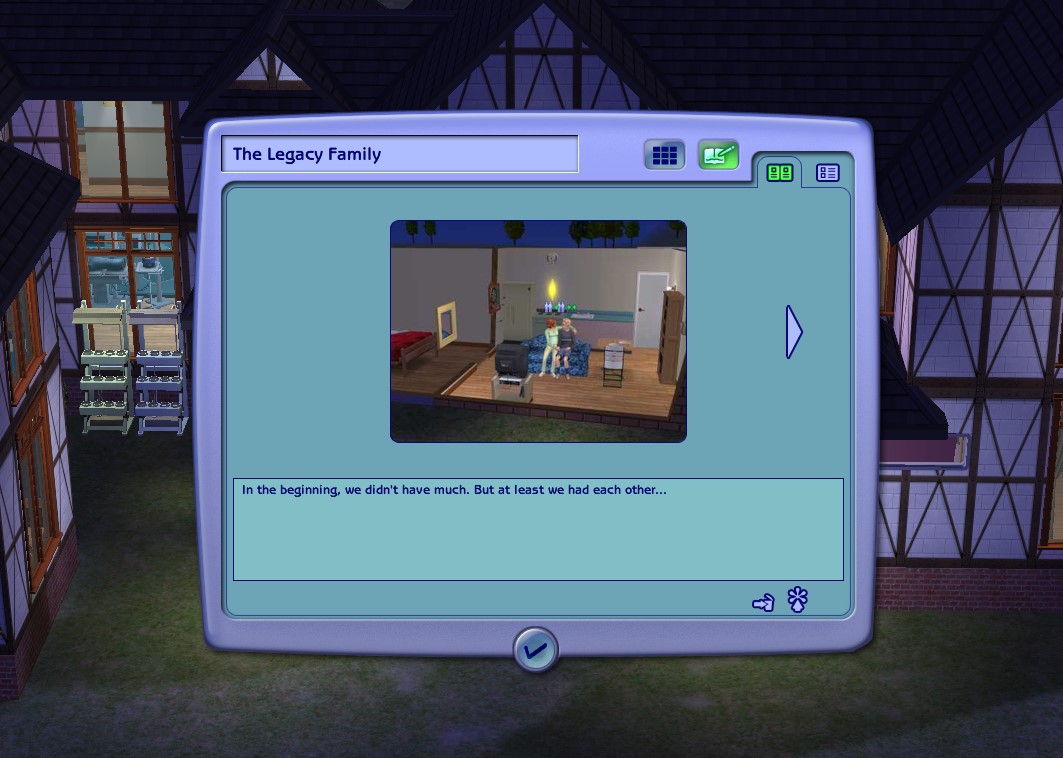1063x758 pixels.
Task: Open the thumbnail grid view
Action: [664, 155]
